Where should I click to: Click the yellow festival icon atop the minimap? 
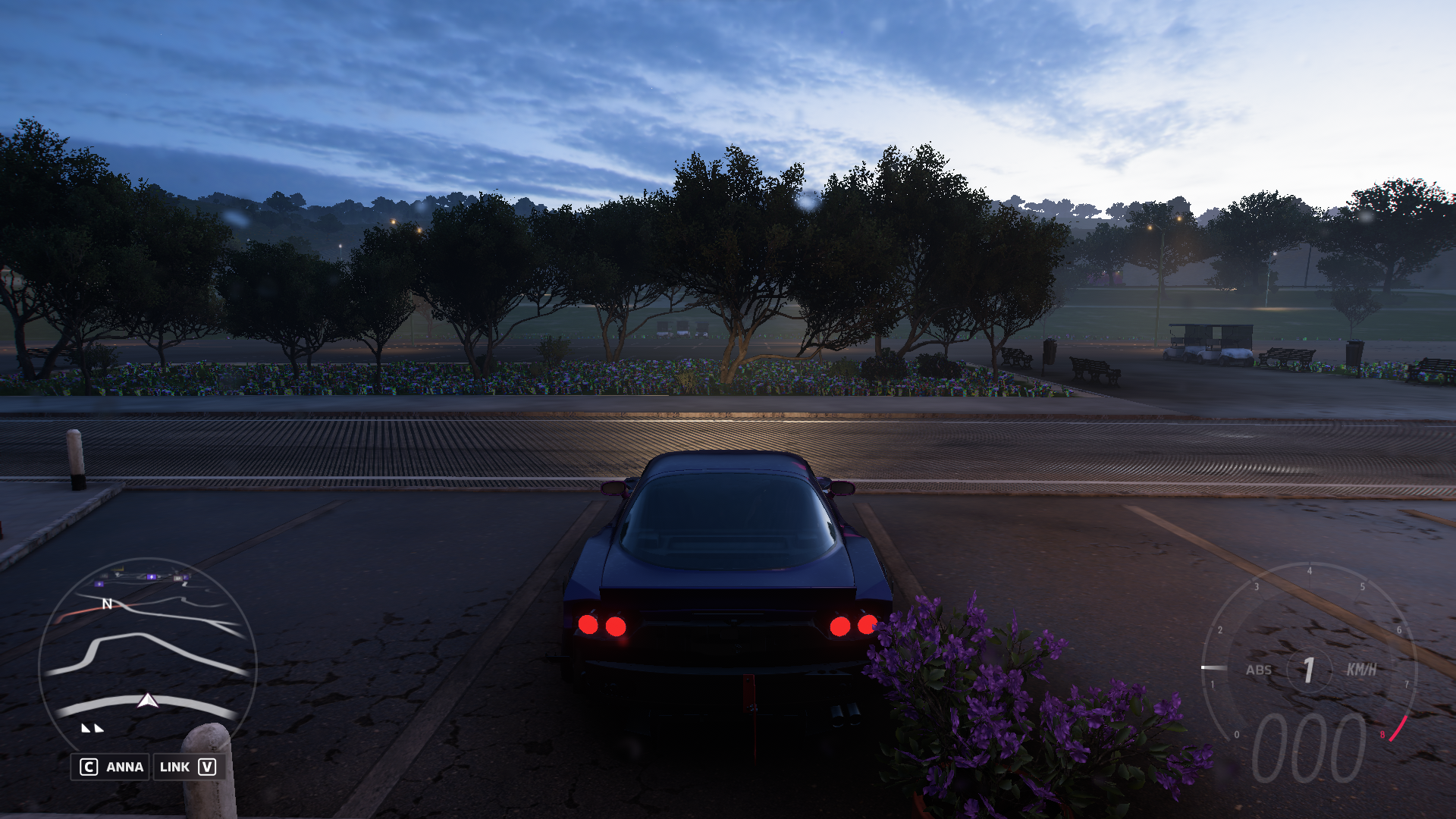pos(118,569)
